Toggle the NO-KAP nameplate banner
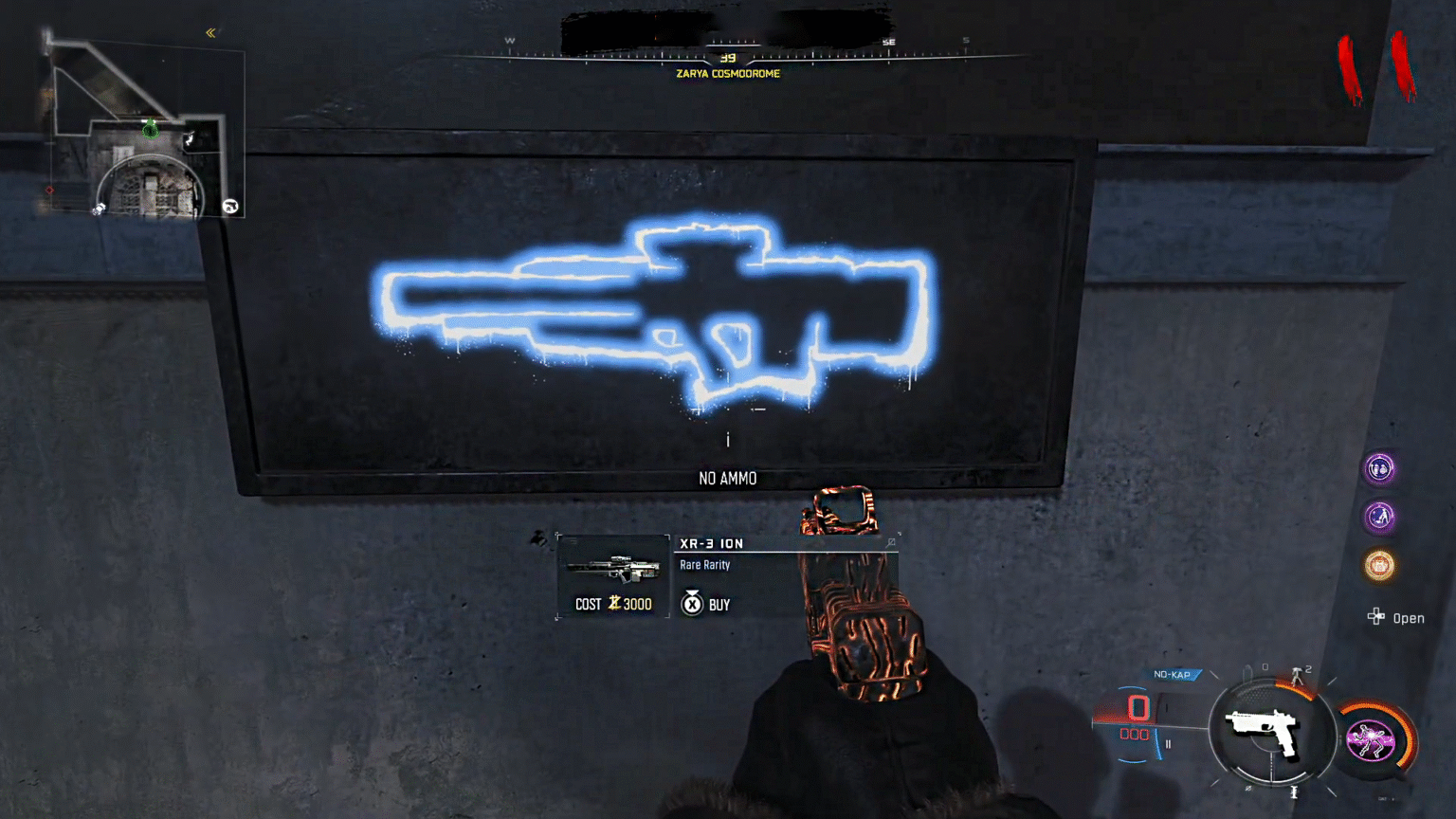This screenshot has width=1456, height=819. (1174, 675)
